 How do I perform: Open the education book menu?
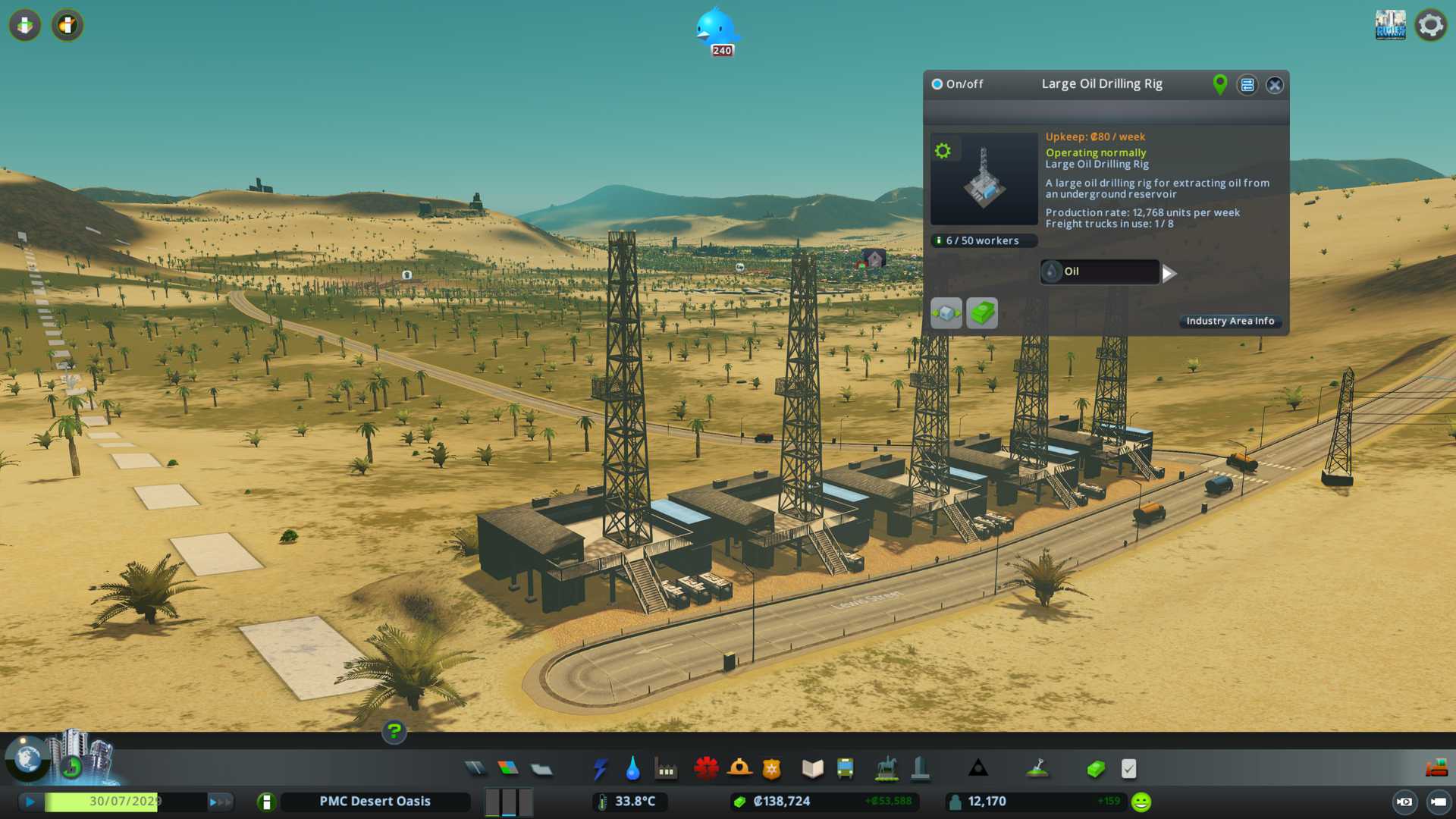click(x=812, y=769)
